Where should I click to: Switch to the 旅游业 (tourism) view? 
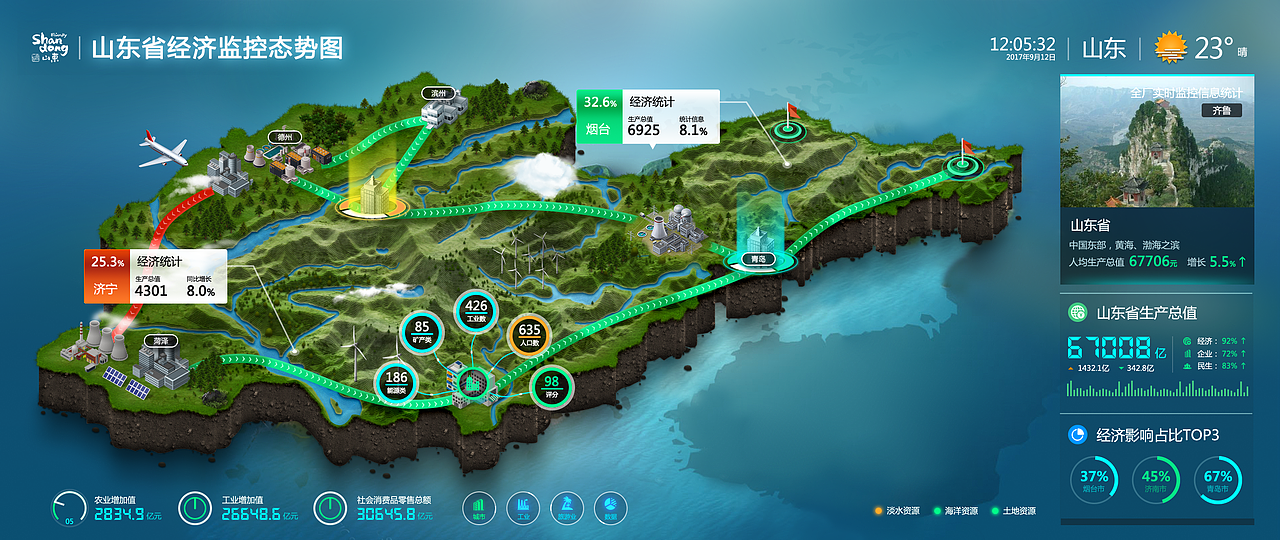[567, 508]
